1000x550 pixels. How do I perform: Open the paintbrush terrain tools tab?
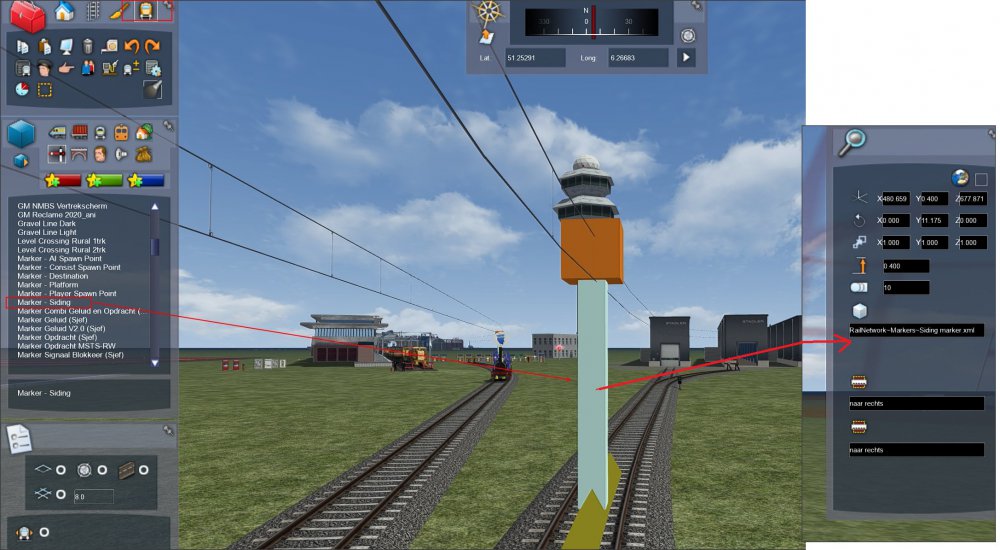[119, 12]
